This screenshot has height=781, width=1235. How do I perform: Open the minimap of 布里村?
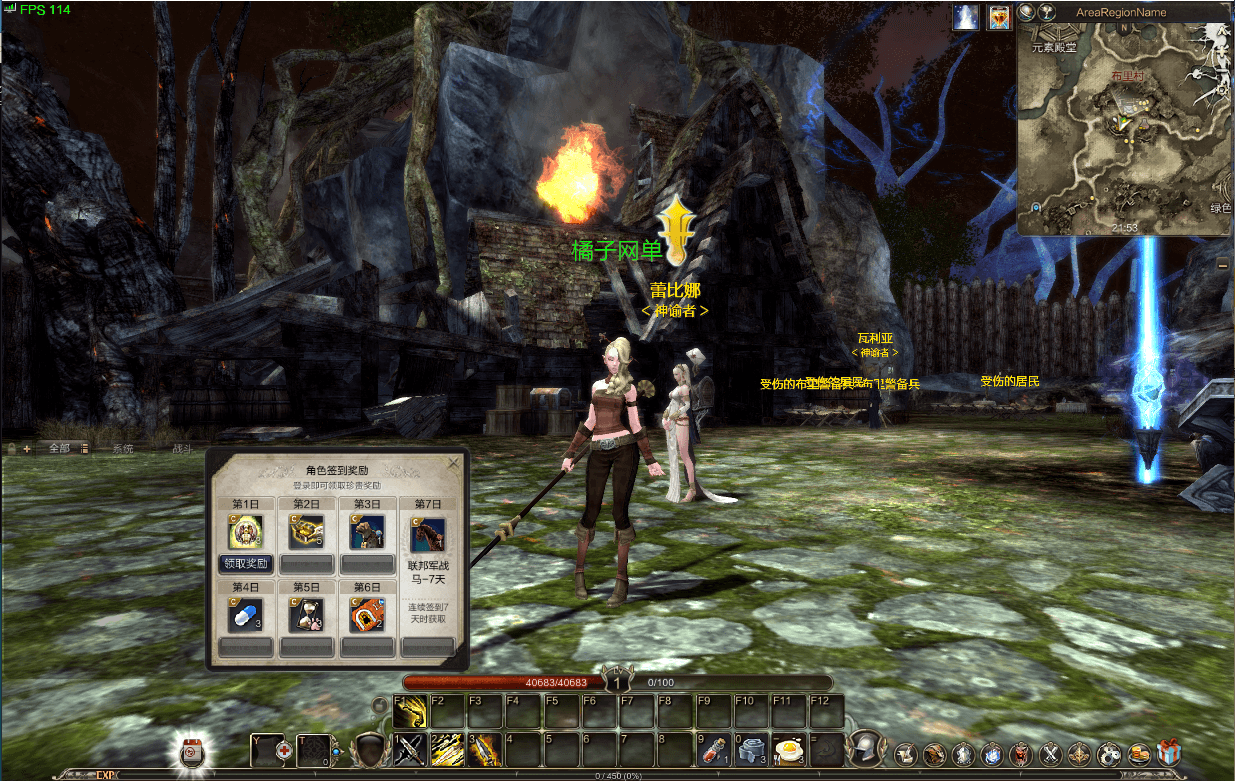pyautogui.click(x=1124, y=127)
